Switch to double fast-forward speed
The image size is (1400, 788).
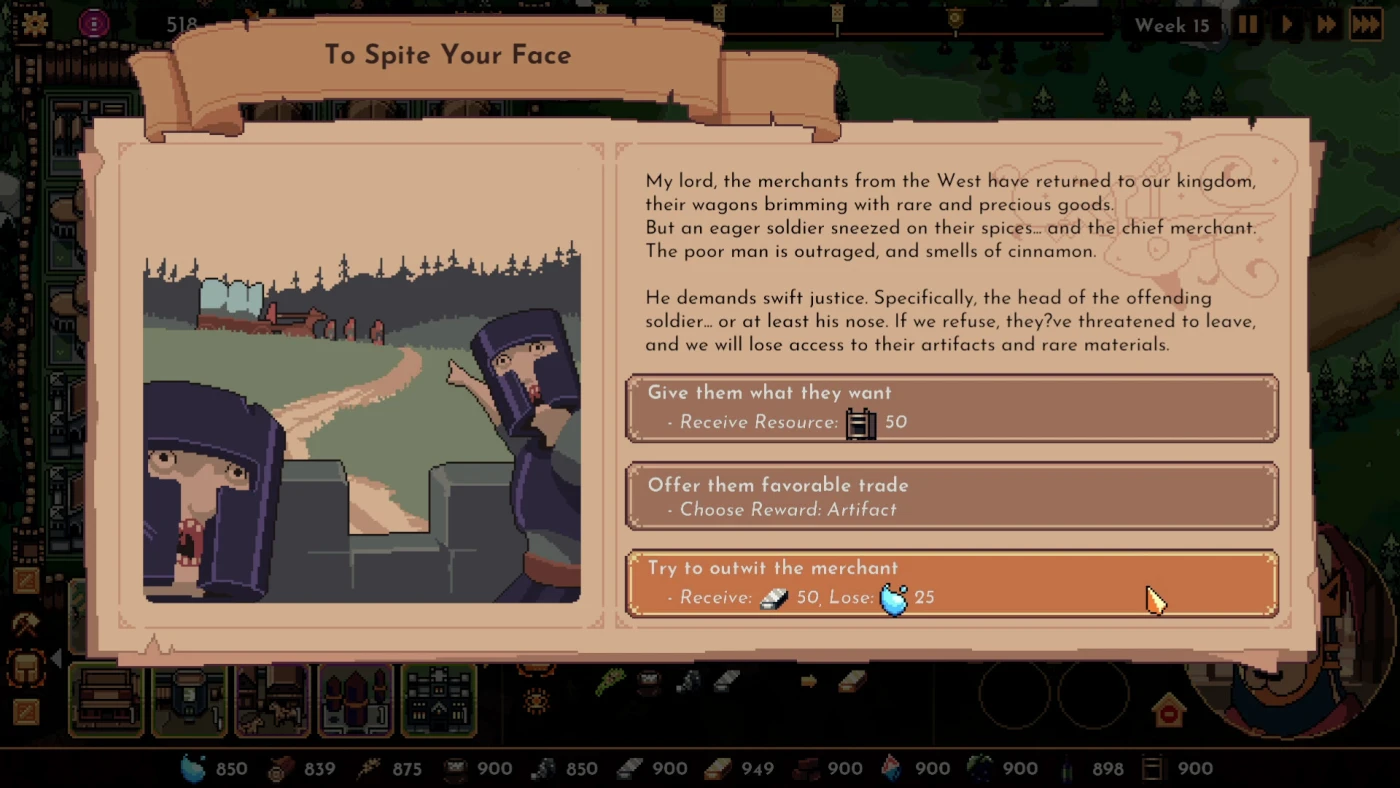(x=1326, y=25)
